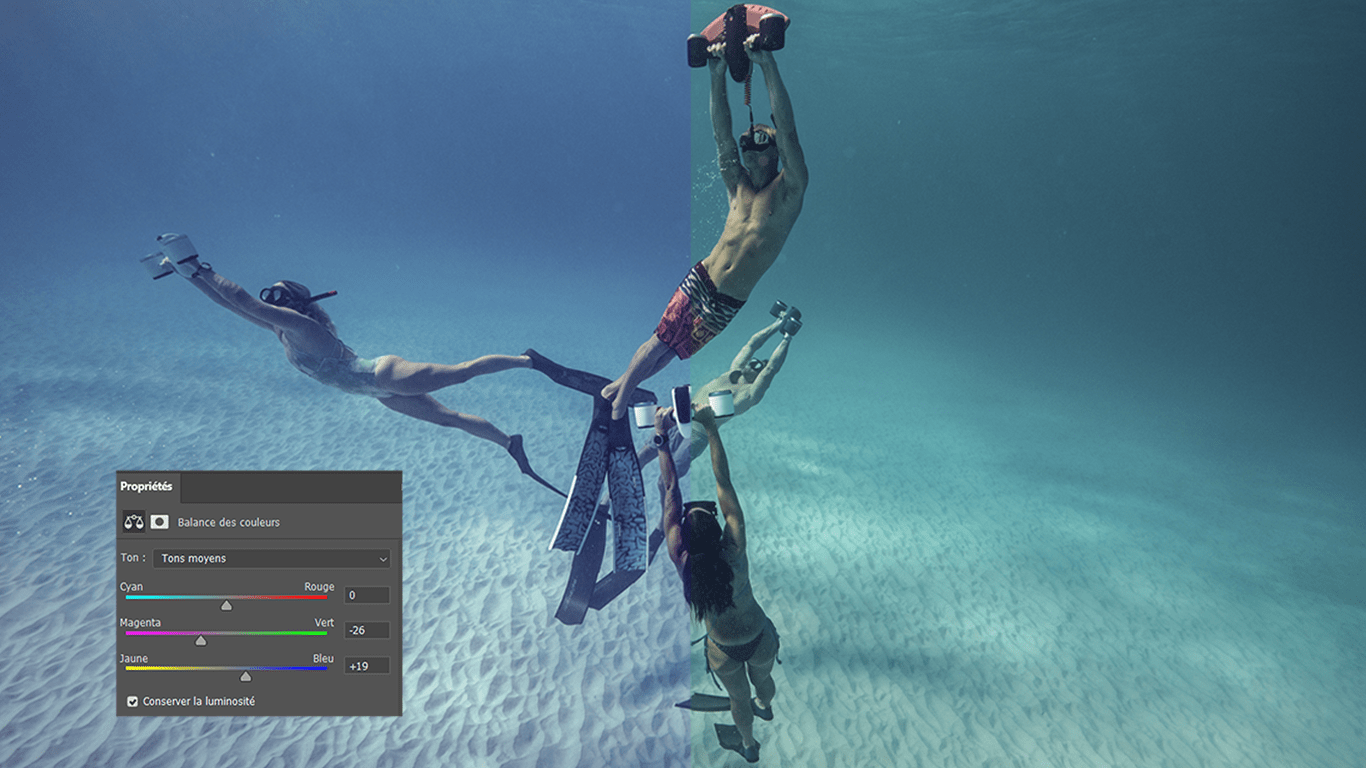Select the Magenta-Vert slider thumb
This screenshot has width=1366, height=768.
tap(199, 640)
